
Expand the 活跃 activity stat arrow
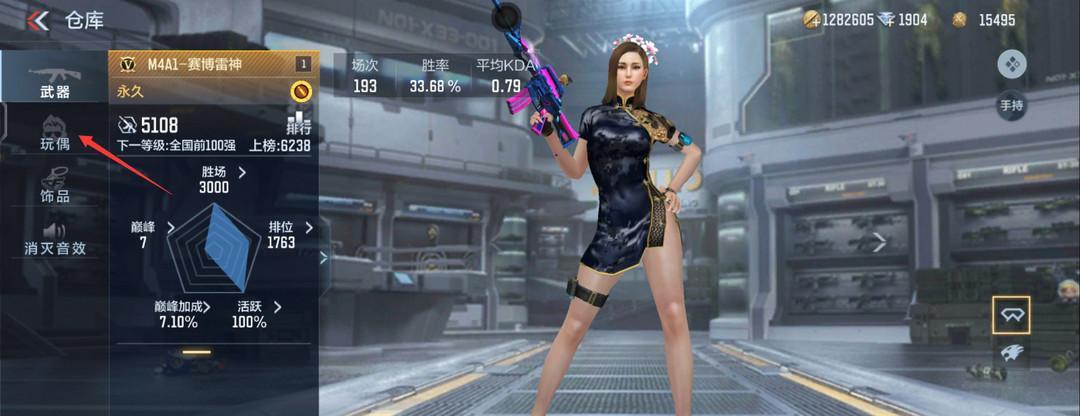pyautogui.click(x=277, y=307)
